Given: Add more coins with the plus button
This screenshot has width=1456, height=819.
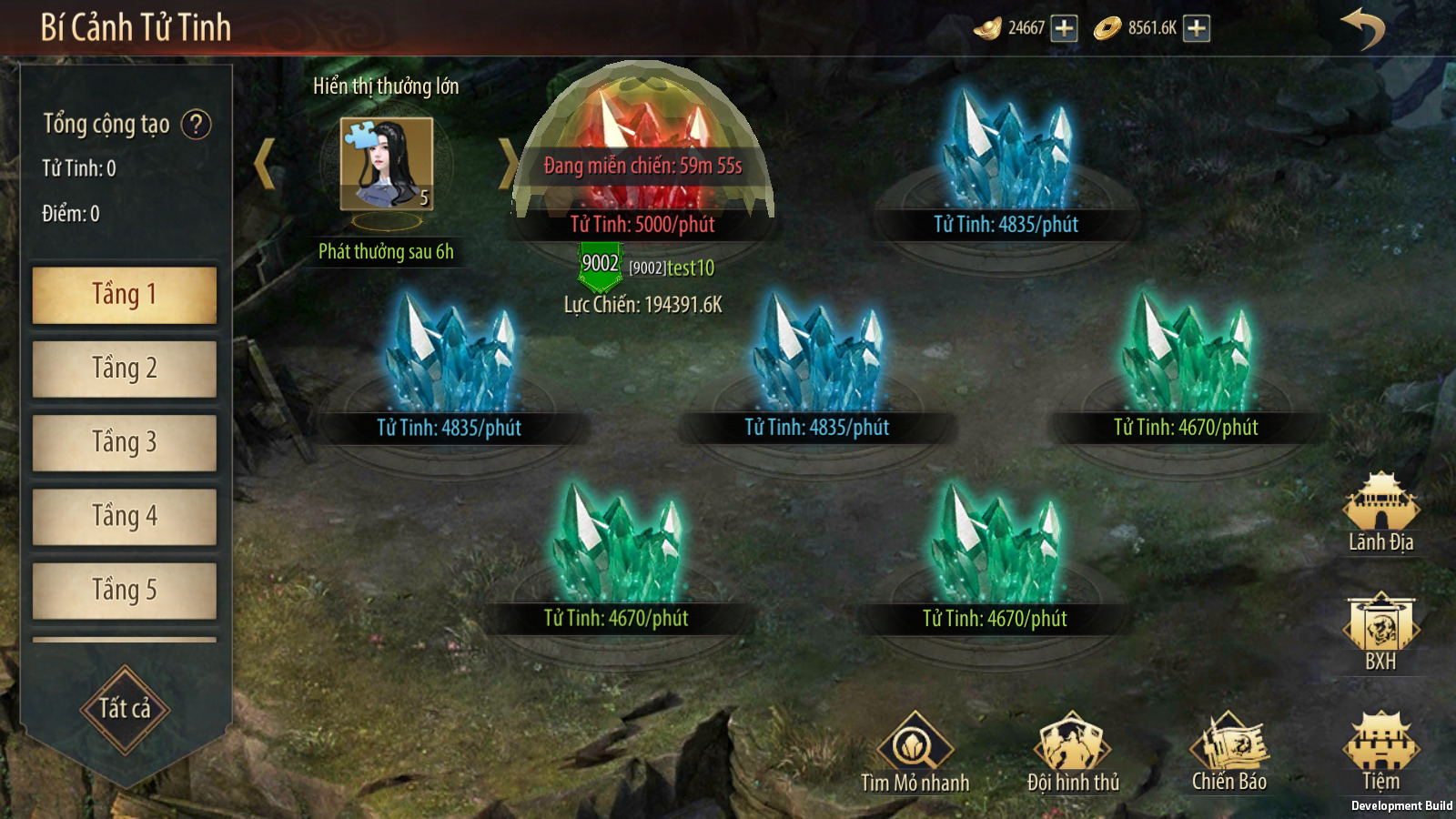Looking at the screenshot, I should pos(1197,28).
